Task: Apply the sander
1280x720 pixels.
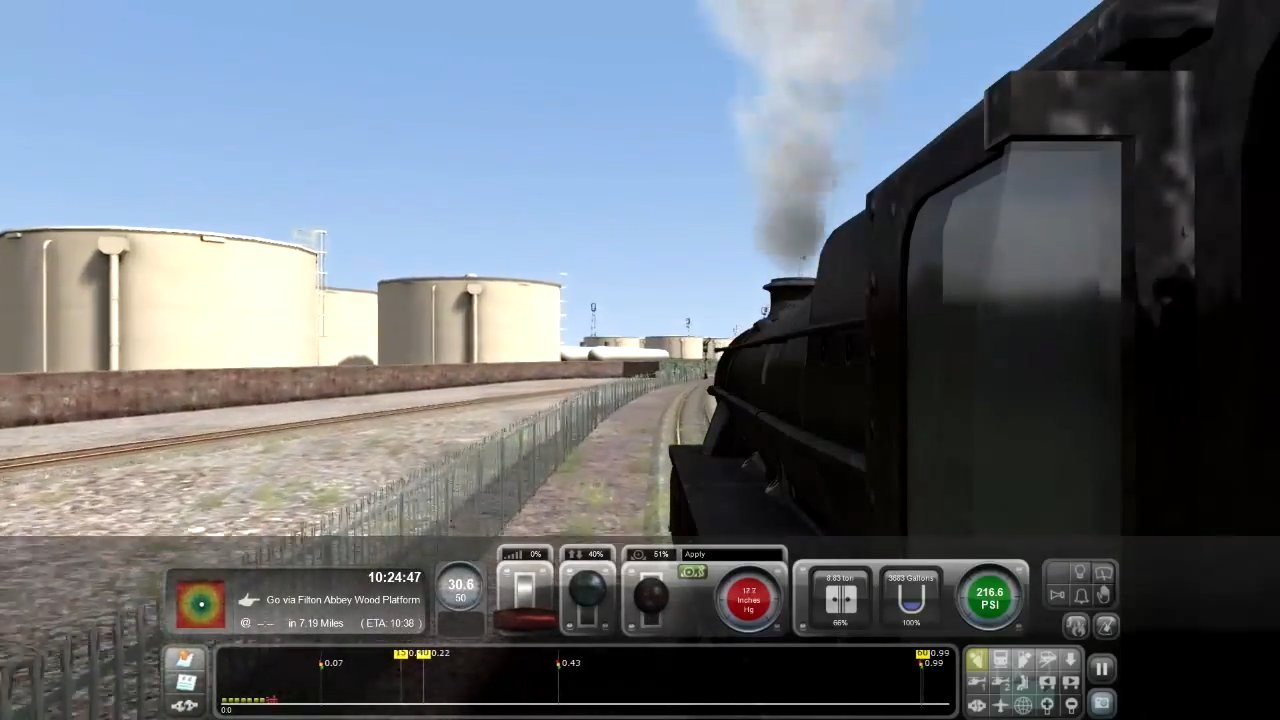Action: 1104,595
